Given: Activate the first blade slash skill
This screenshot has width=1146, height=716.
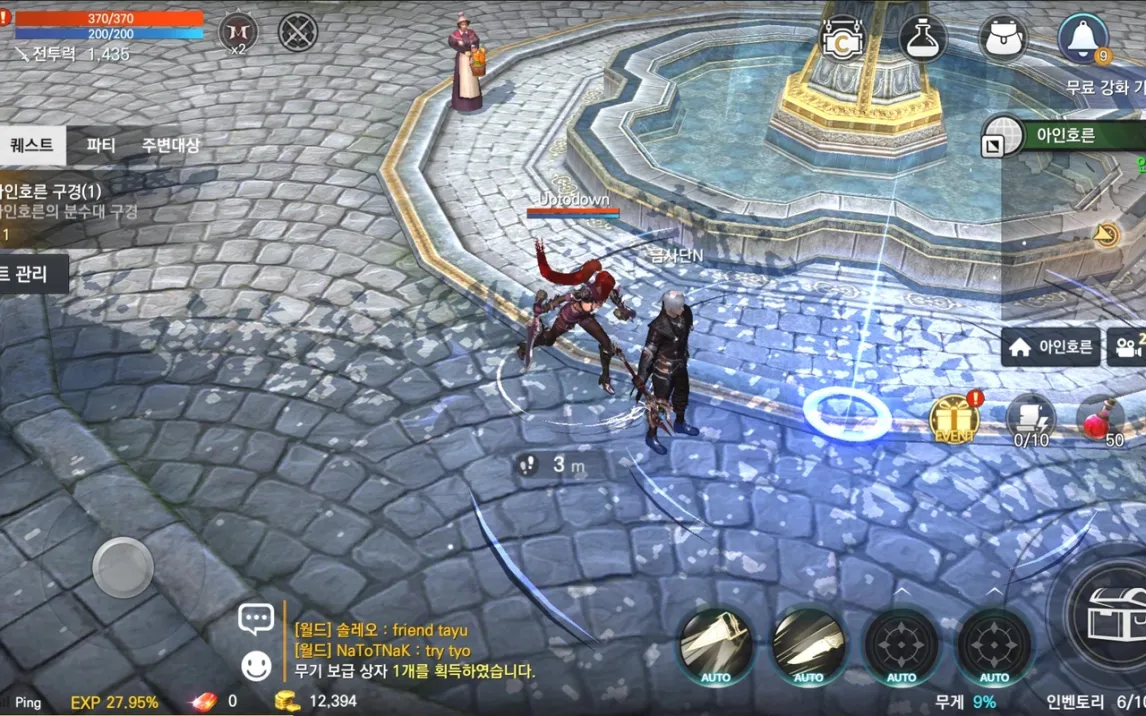Looking at the screenshot, I should [716, 645].
